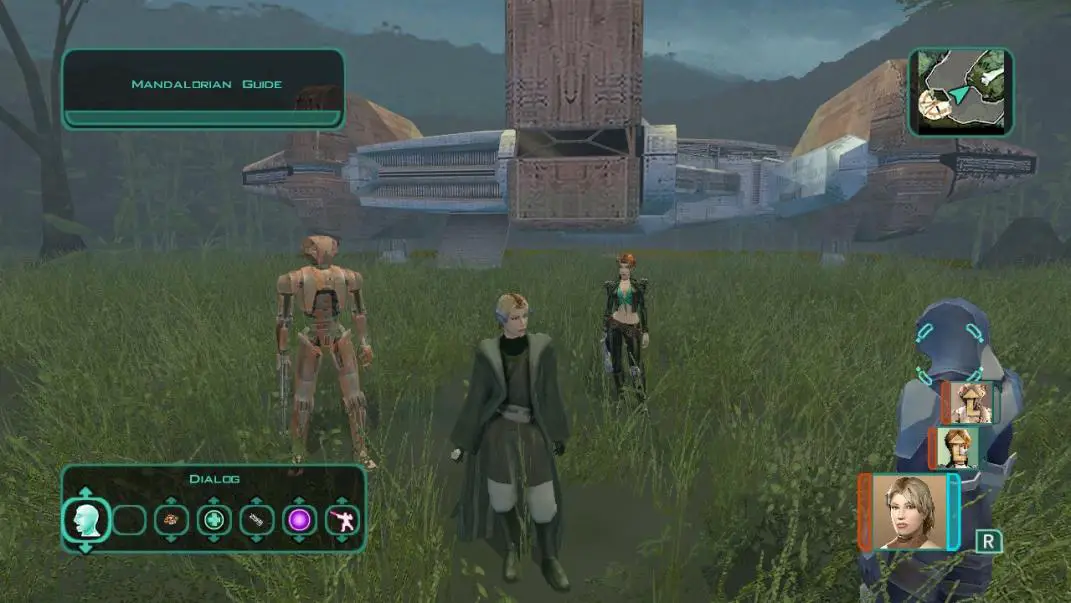Viewport: 1071px width, 603px height.
Task: Use the green medpac cross item
Action: tap(214, 520)
